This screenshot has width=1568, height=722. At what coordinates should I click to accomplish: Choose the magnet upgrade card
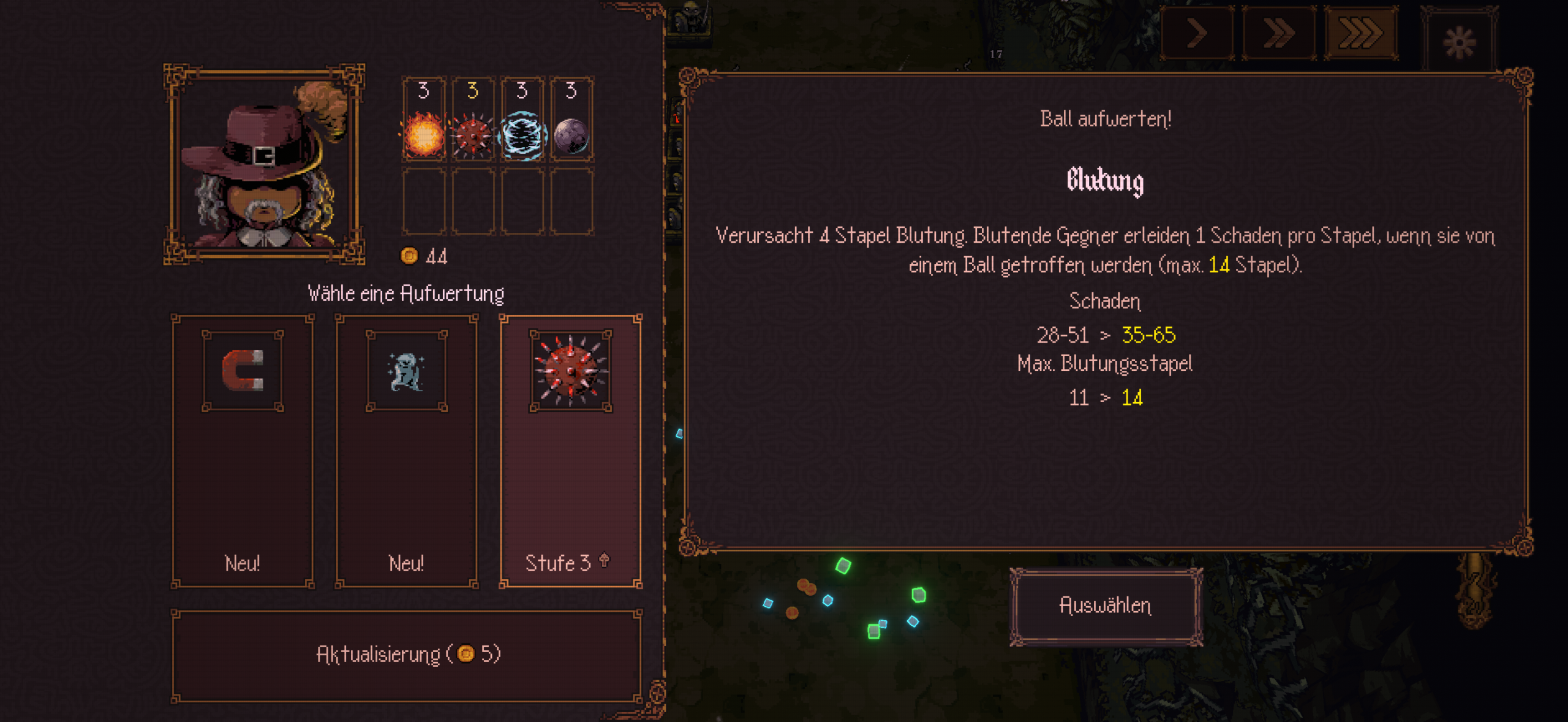coord(243,450)
